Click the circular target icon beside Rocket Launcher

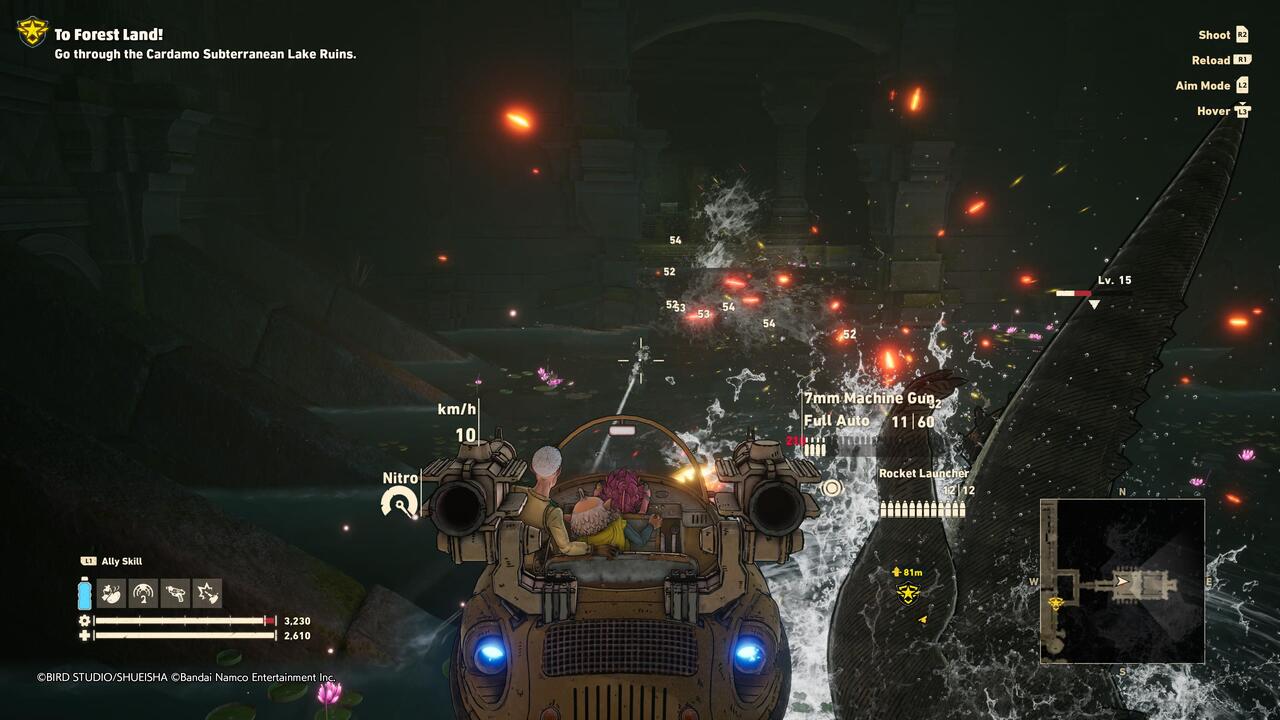pos(831,488)
